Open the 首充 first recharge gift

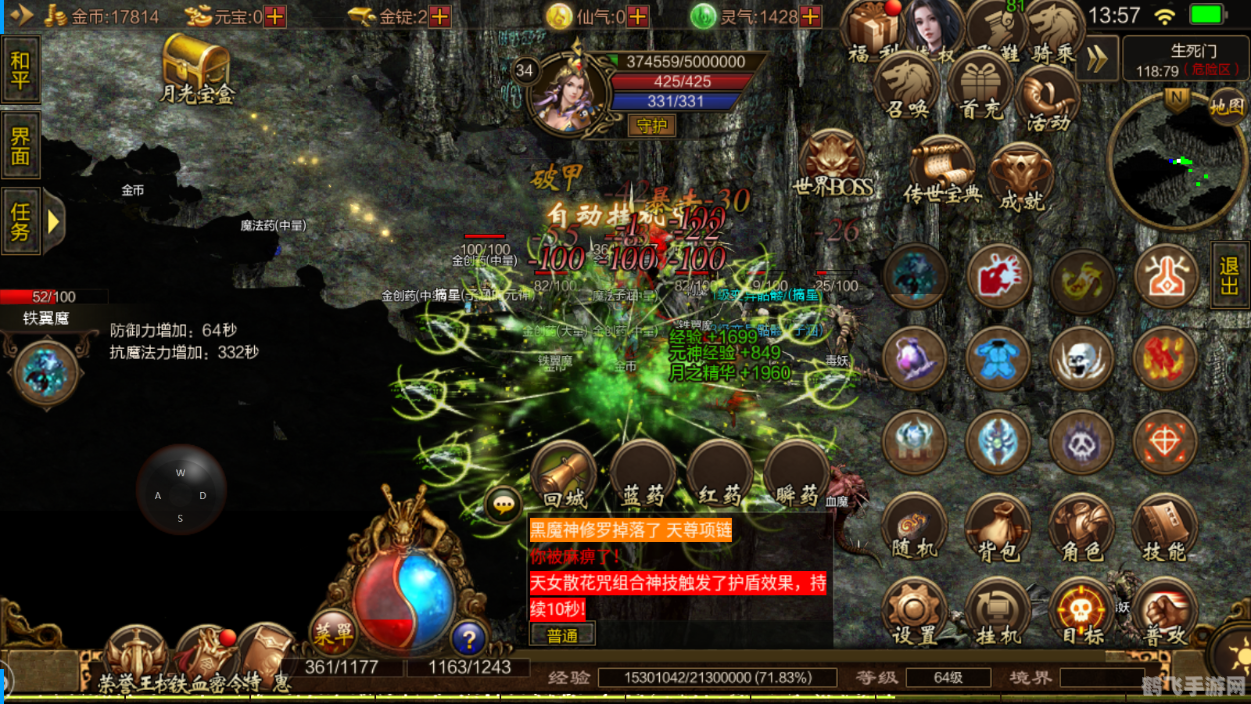[x=979, y=88]
